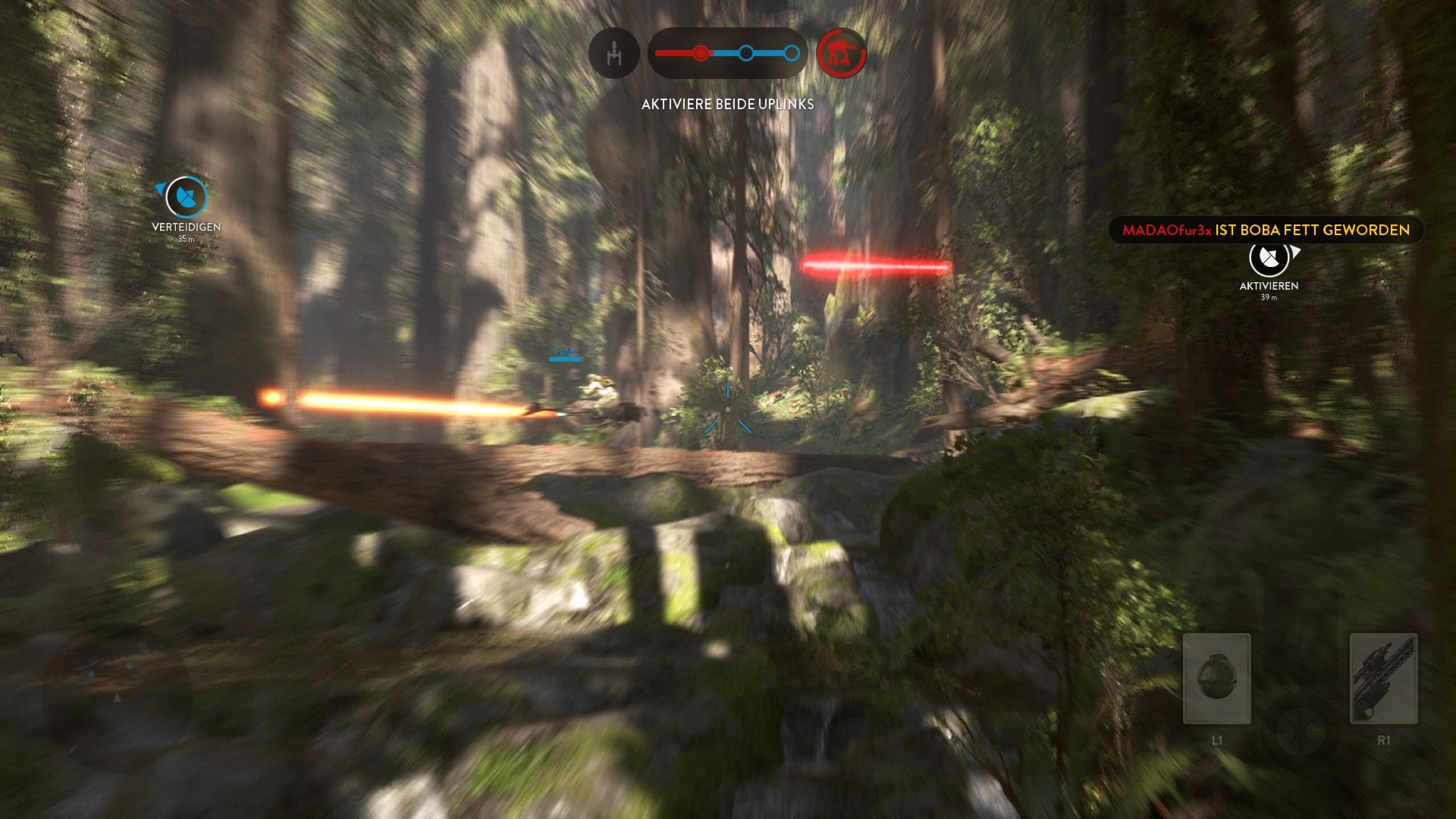Expand the blue objective marker arrow

[160, 190]
